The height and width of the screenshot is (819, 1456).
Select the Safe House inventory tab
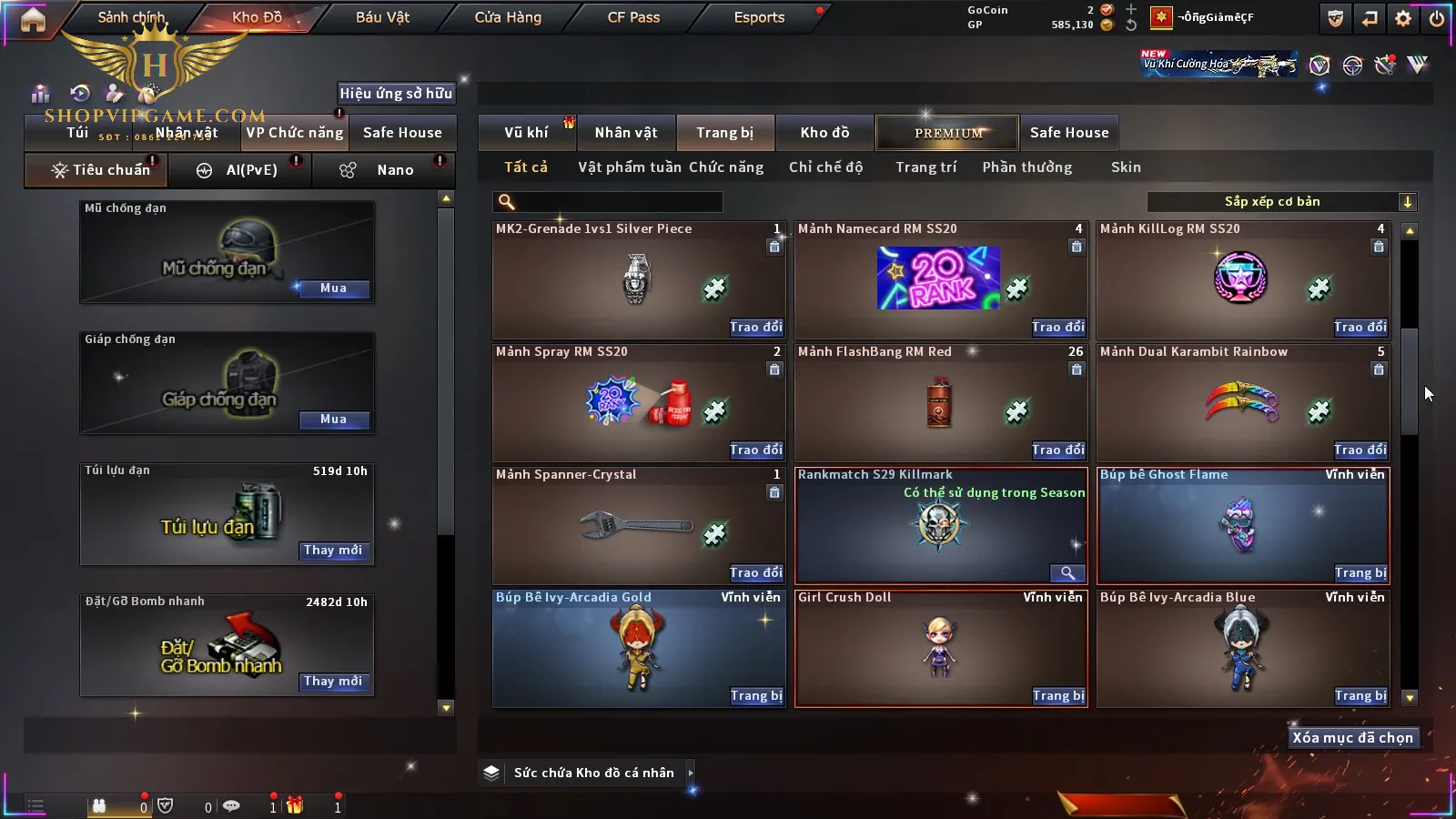point(1069,133)
